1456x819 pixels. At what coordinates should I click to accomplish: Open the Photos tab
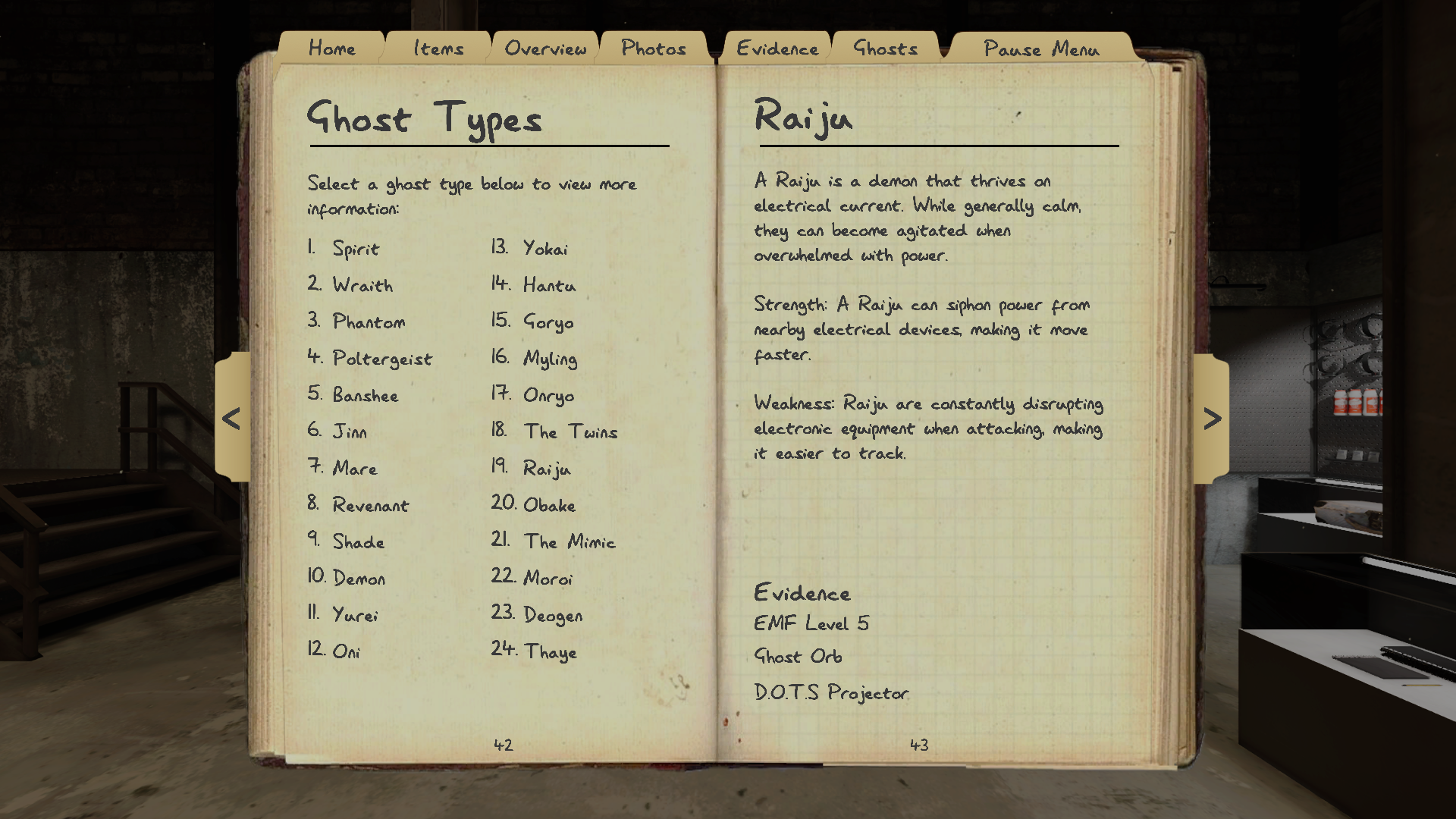point(654,48)
